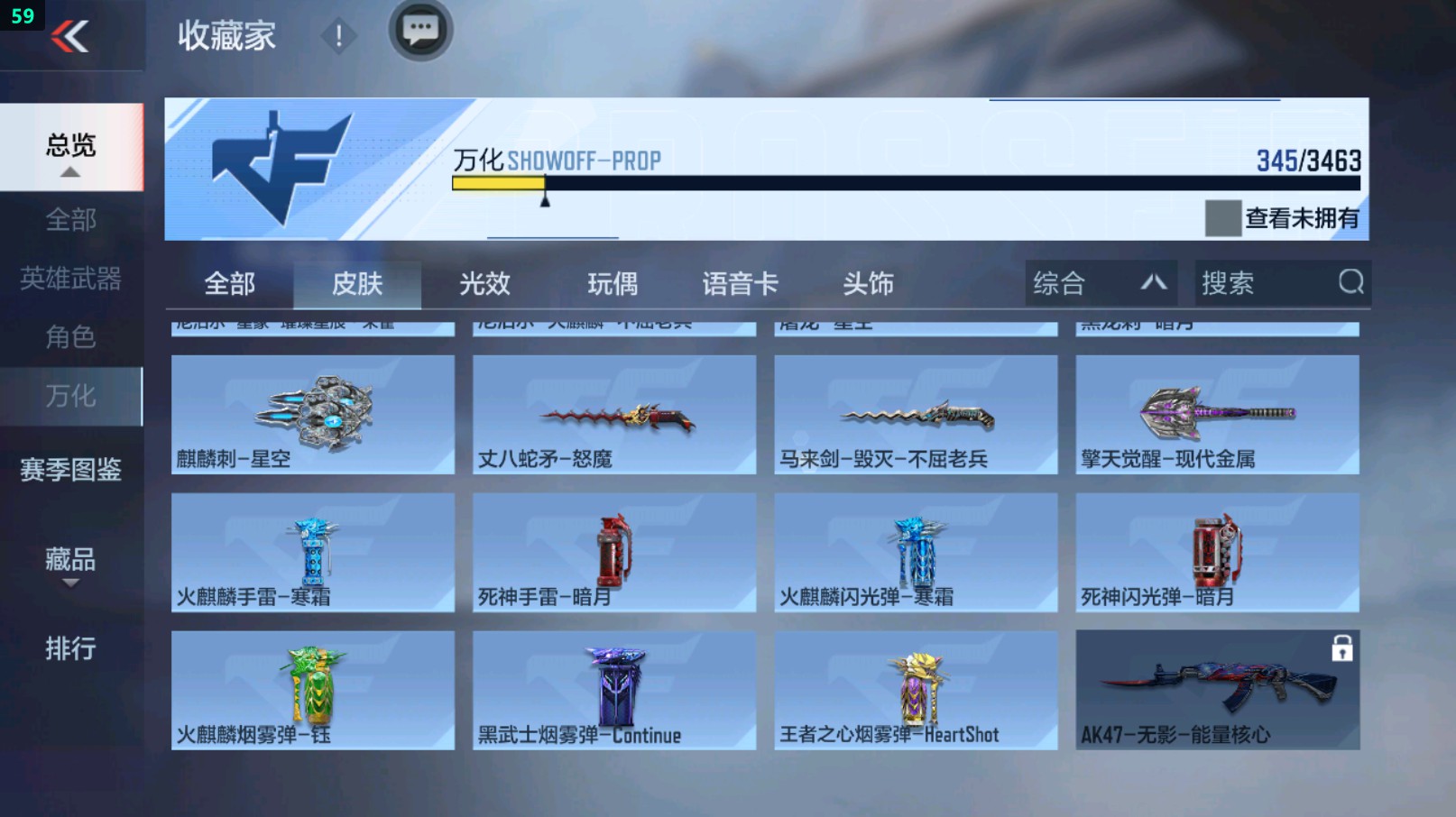The image size is (1456, 817).
Task: Click the back arrow to exit 收藏家
Action: pyautogui.click(x=72, y=36)
